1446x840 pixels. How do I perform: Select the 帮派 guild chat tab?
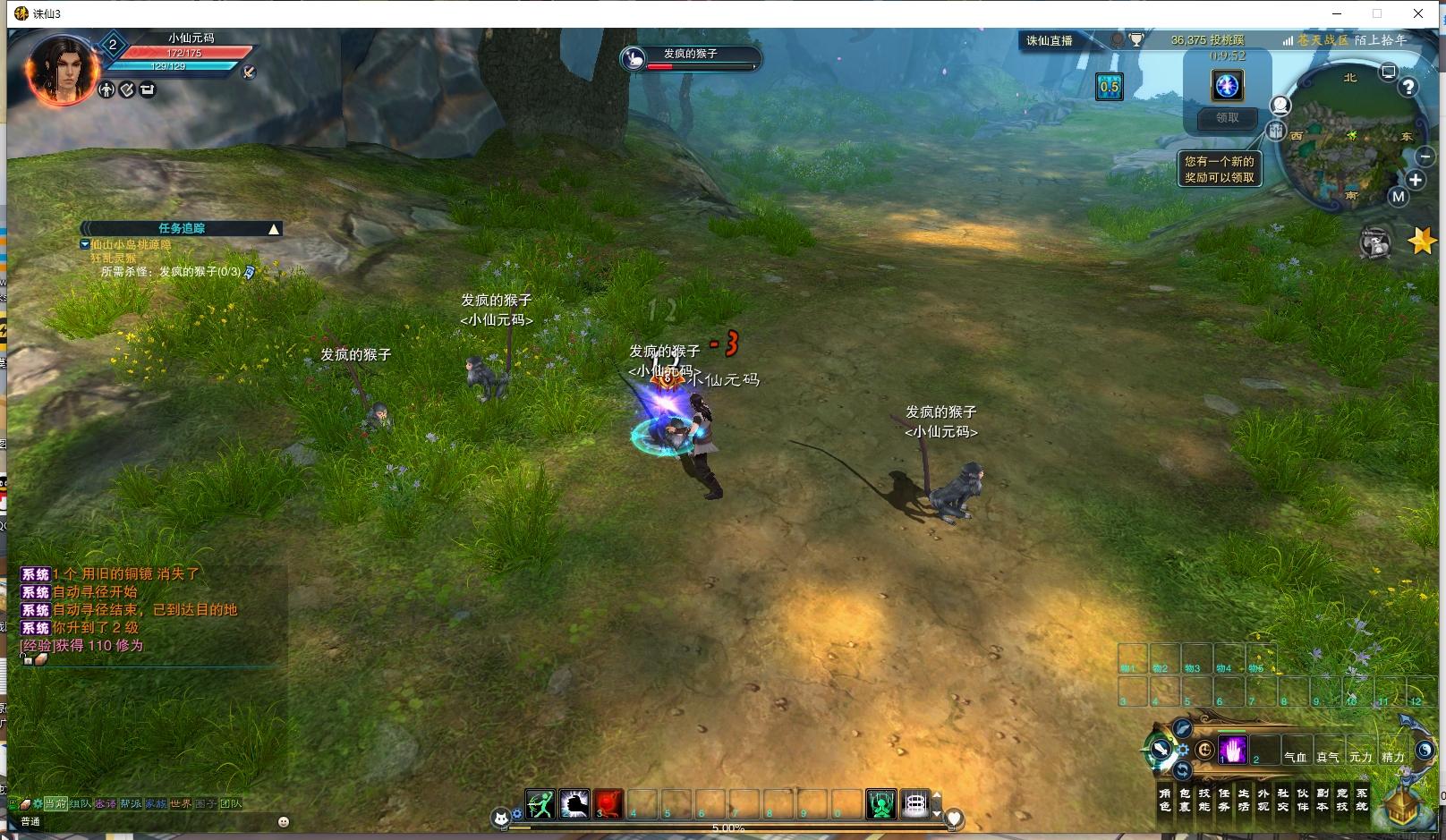pyautogui.click(x=131, y=803)
